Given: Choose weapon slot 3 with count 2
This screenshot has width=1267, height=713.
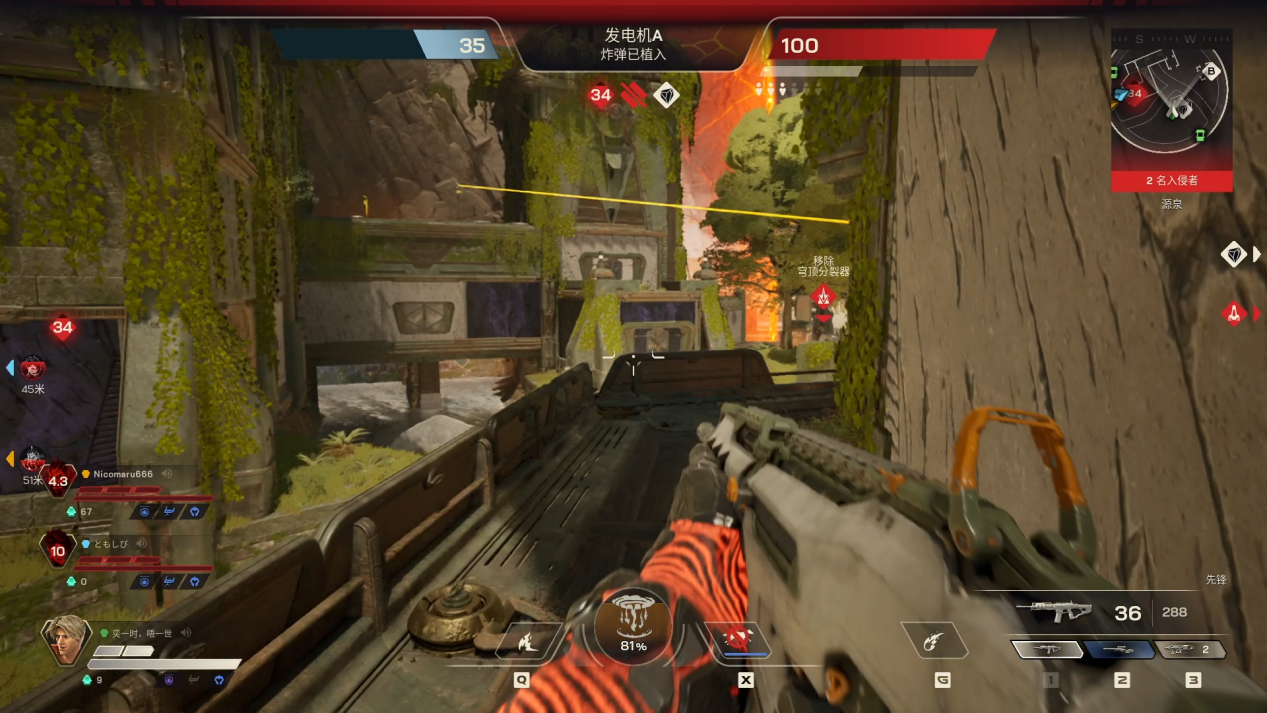Looking at the screenshot, I should click(1191, 650).
